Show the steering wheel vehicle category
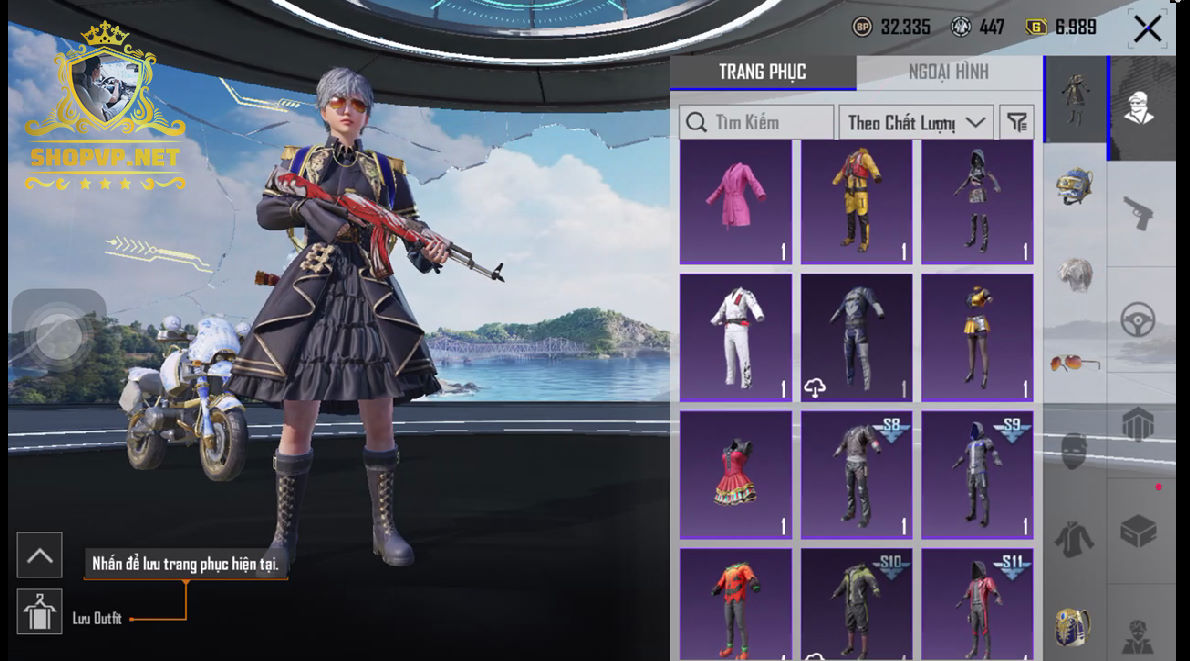This screenshot has width=1190, height=661. point(1139,320)
